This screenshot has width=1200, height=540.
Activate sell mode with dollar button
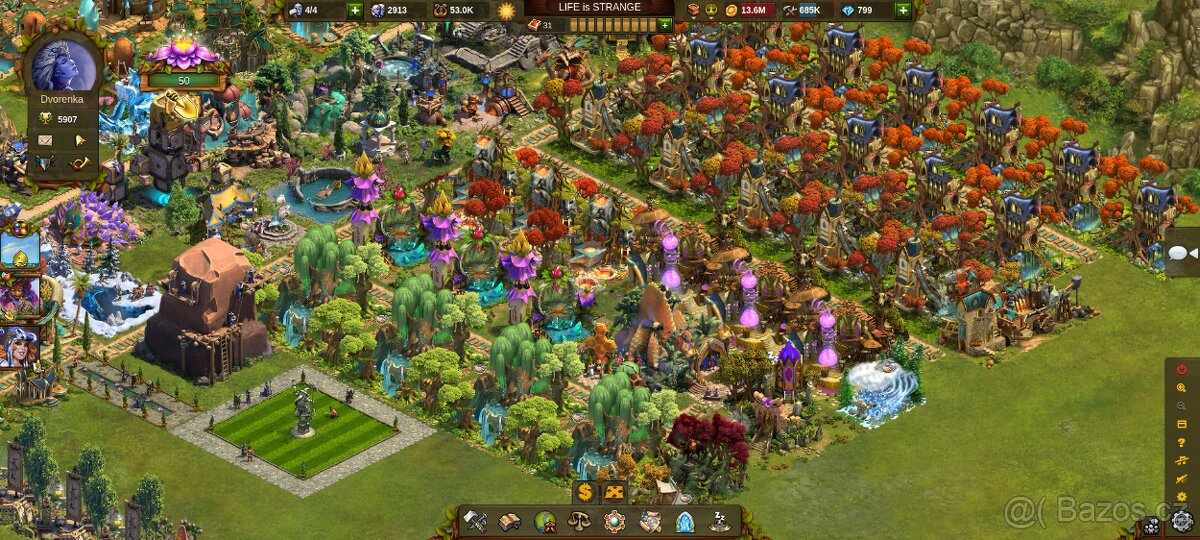[x=585, y=492]
